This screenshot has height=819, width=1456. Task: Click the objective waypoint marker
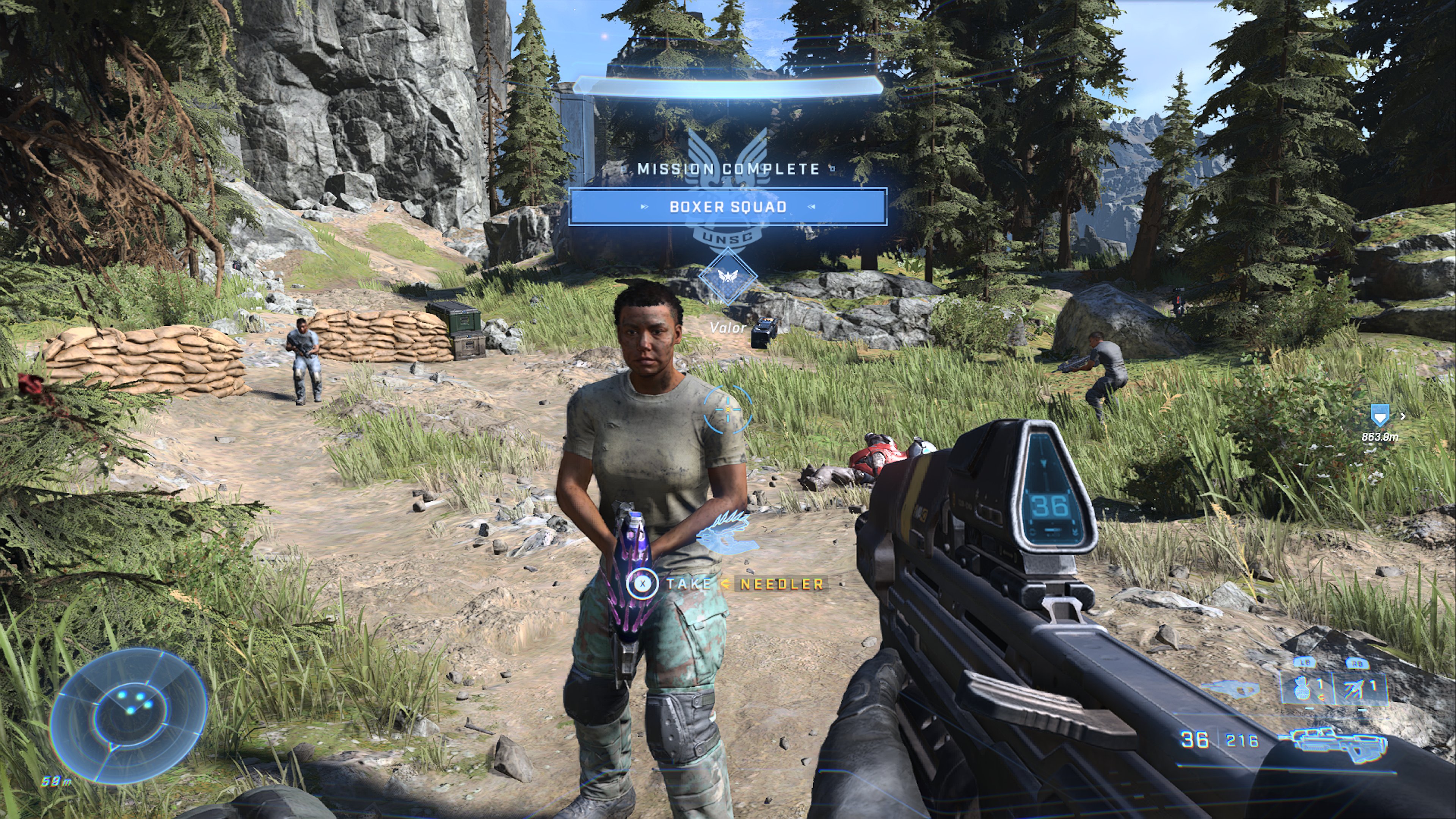(1379, 416)
